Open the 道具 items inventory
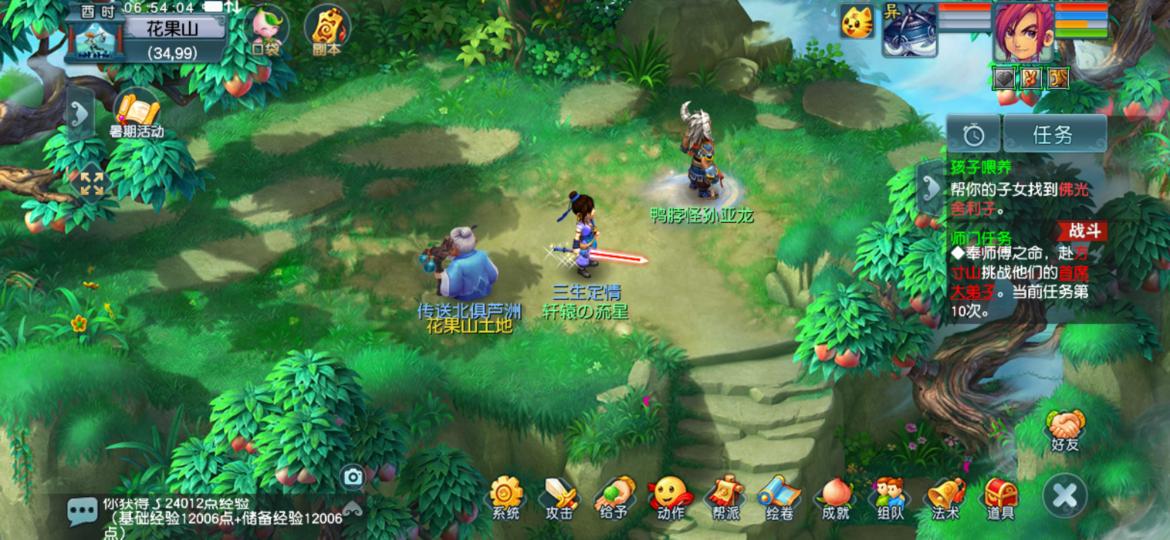Image resolution: width=1170 pixels, height=540 pixels. coord(999,495)
